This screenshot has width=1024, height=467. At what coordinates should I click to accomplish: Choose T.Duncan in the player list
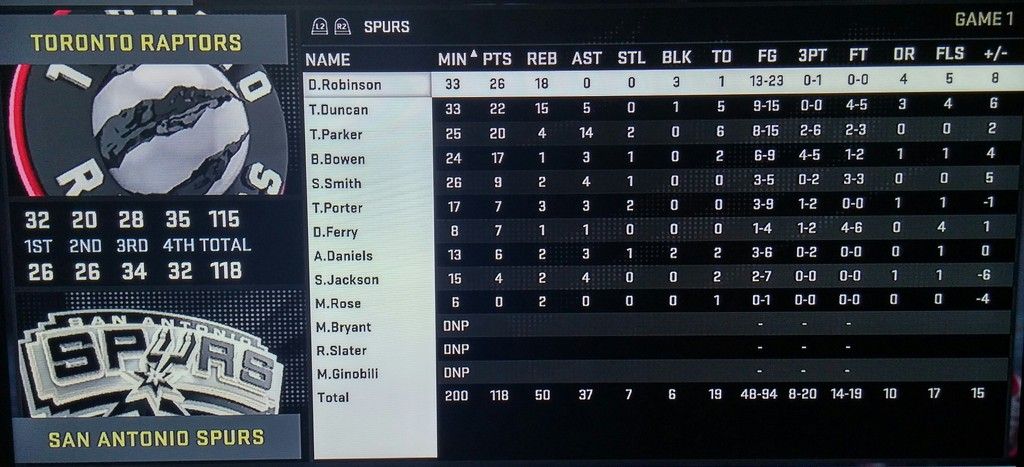pyautogui.click(x=339, y=110)
